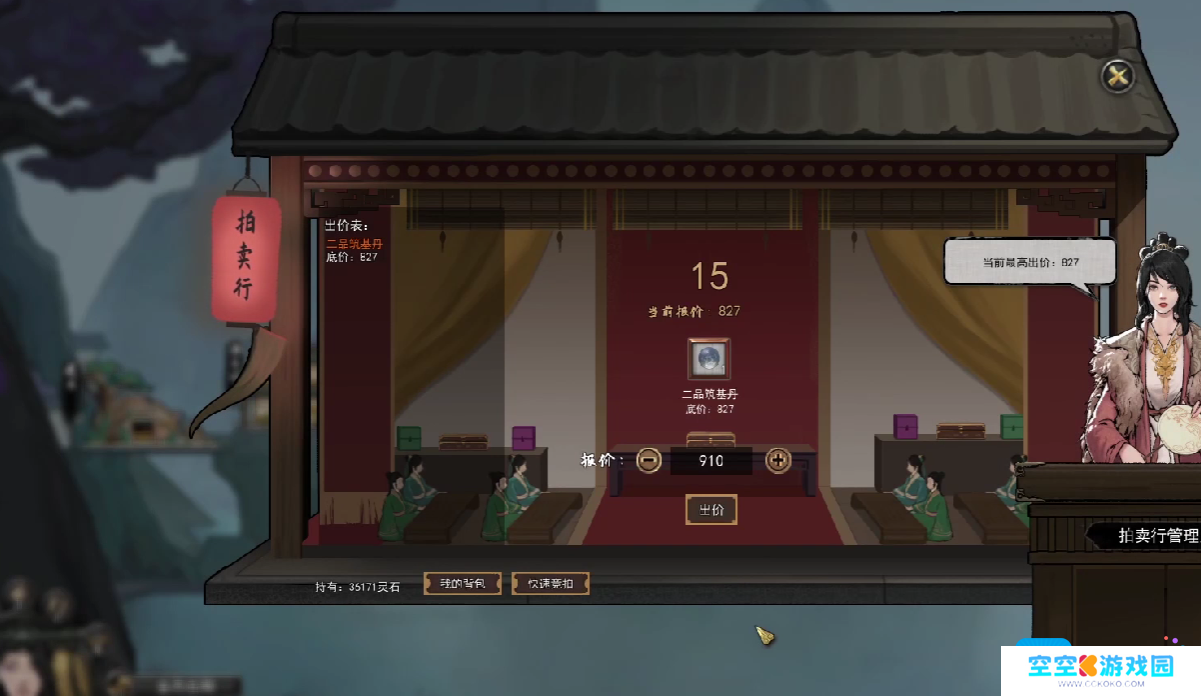The height and width of the screenshot is (696, 1201).
Task: Increase the bid with the plus button
Action: click(x=778, y=461)
